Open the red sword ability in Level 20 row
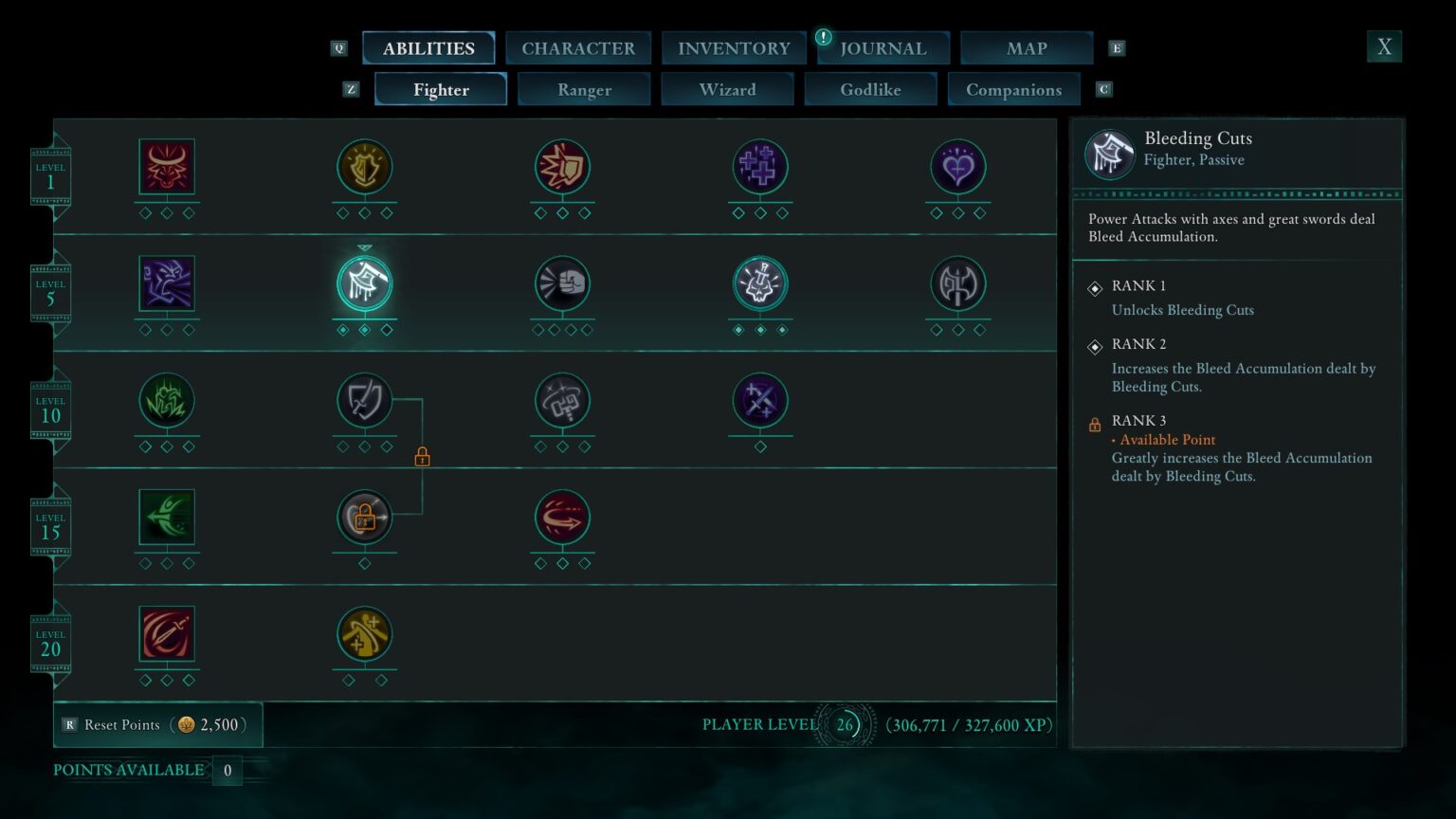This screenshot has width=1456, height=819. coord(167,636)
